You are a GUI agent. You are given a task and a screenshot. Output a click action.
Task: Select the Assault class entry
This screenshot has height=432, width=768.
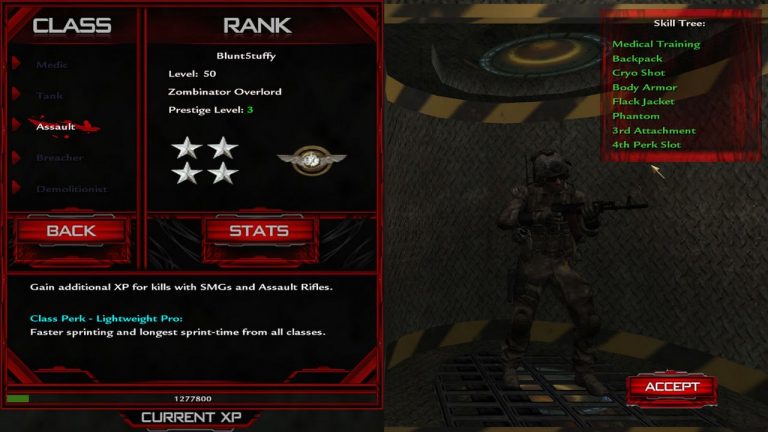point(56,127)
